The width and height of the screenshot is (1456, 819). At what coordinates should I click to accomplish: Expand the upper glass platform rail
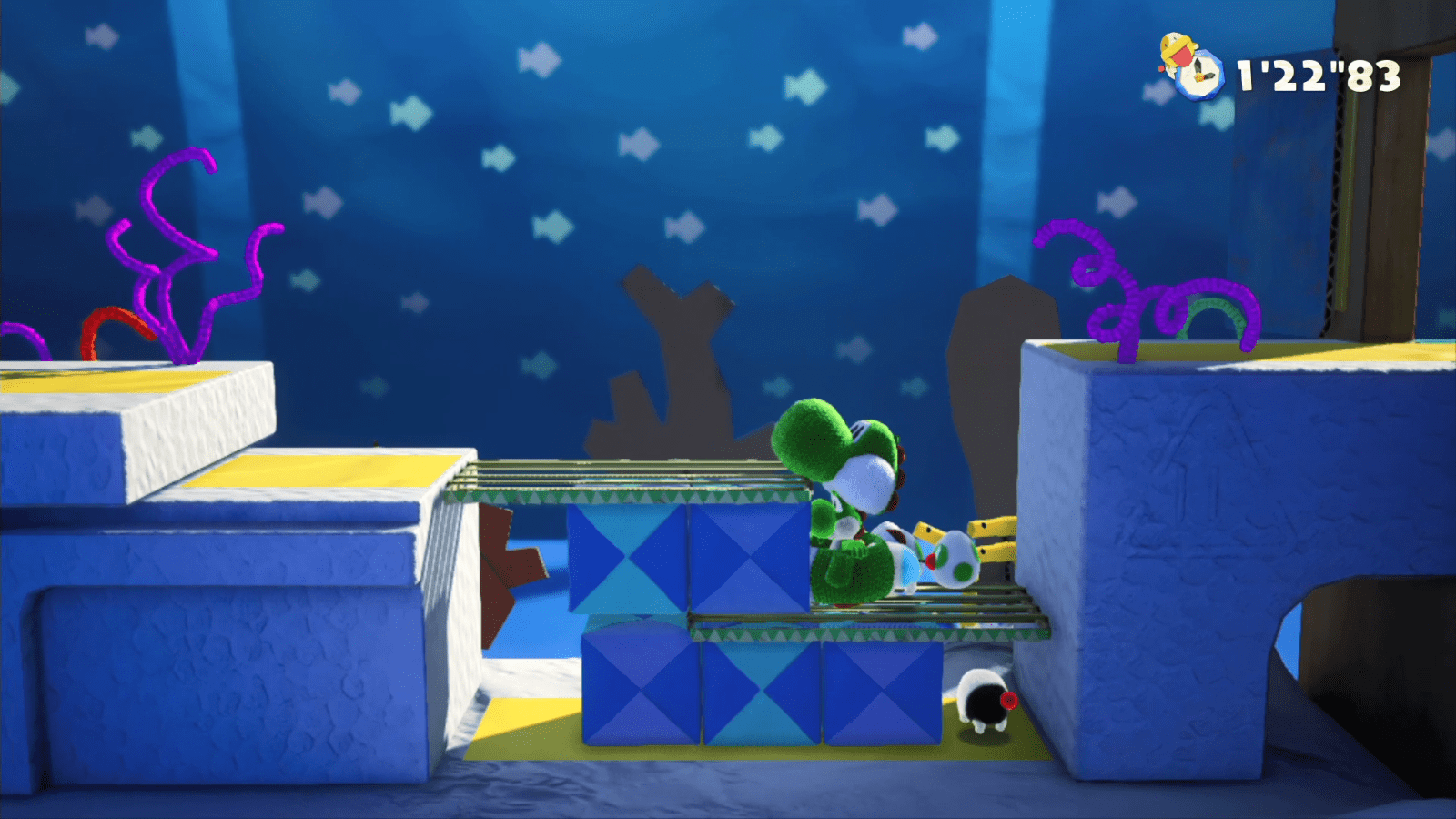(x=637, y=478)
